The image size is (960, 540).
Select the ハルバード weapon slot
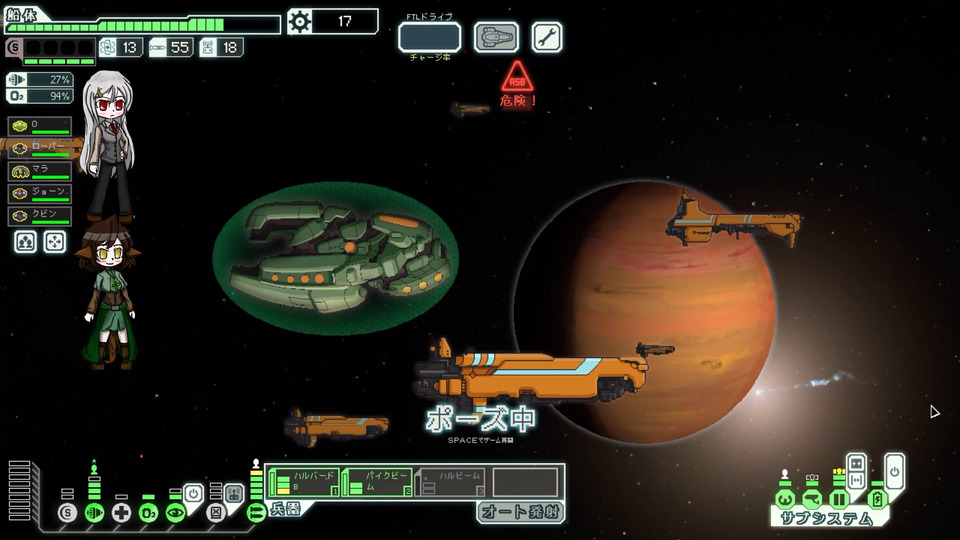click(304, 482)
